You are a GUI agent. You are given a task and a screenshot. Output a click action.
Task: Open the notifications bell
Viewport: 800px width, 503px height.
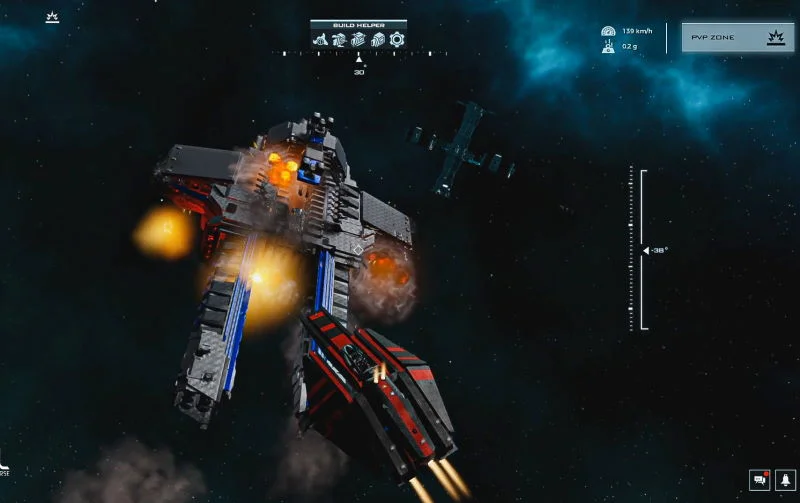point(786,481)
